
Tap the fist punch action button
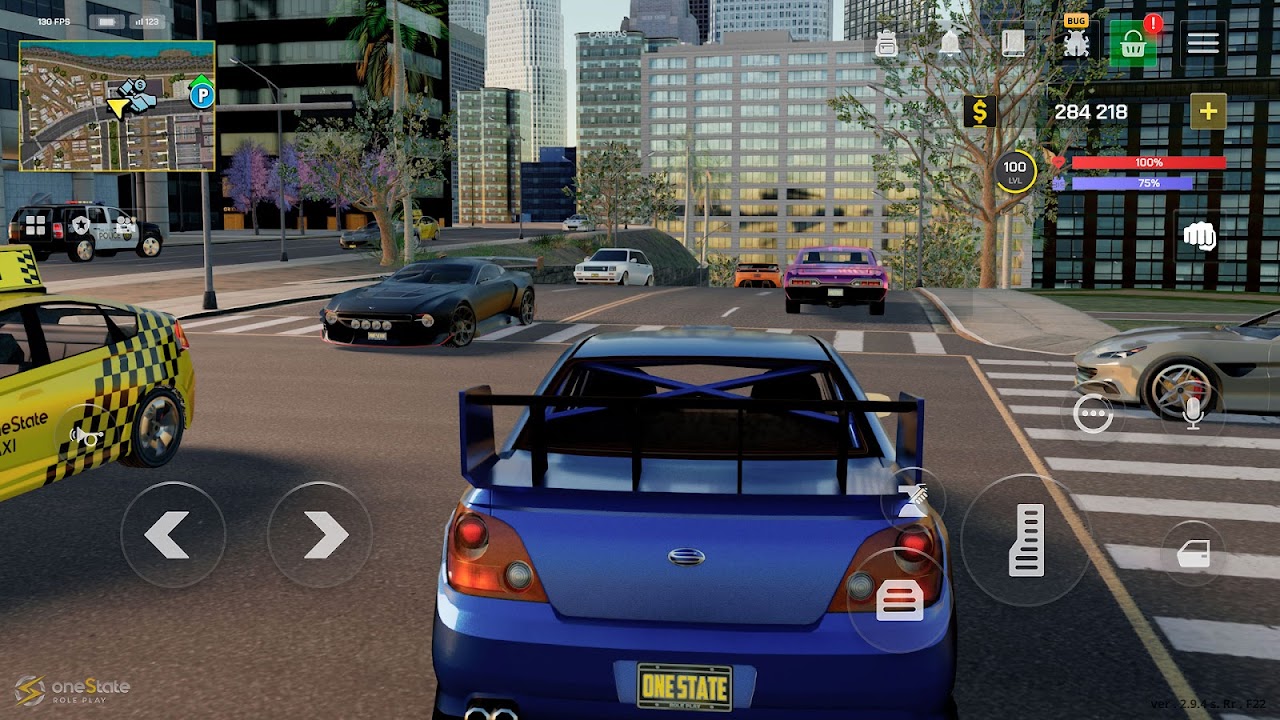coord(1198,236)
